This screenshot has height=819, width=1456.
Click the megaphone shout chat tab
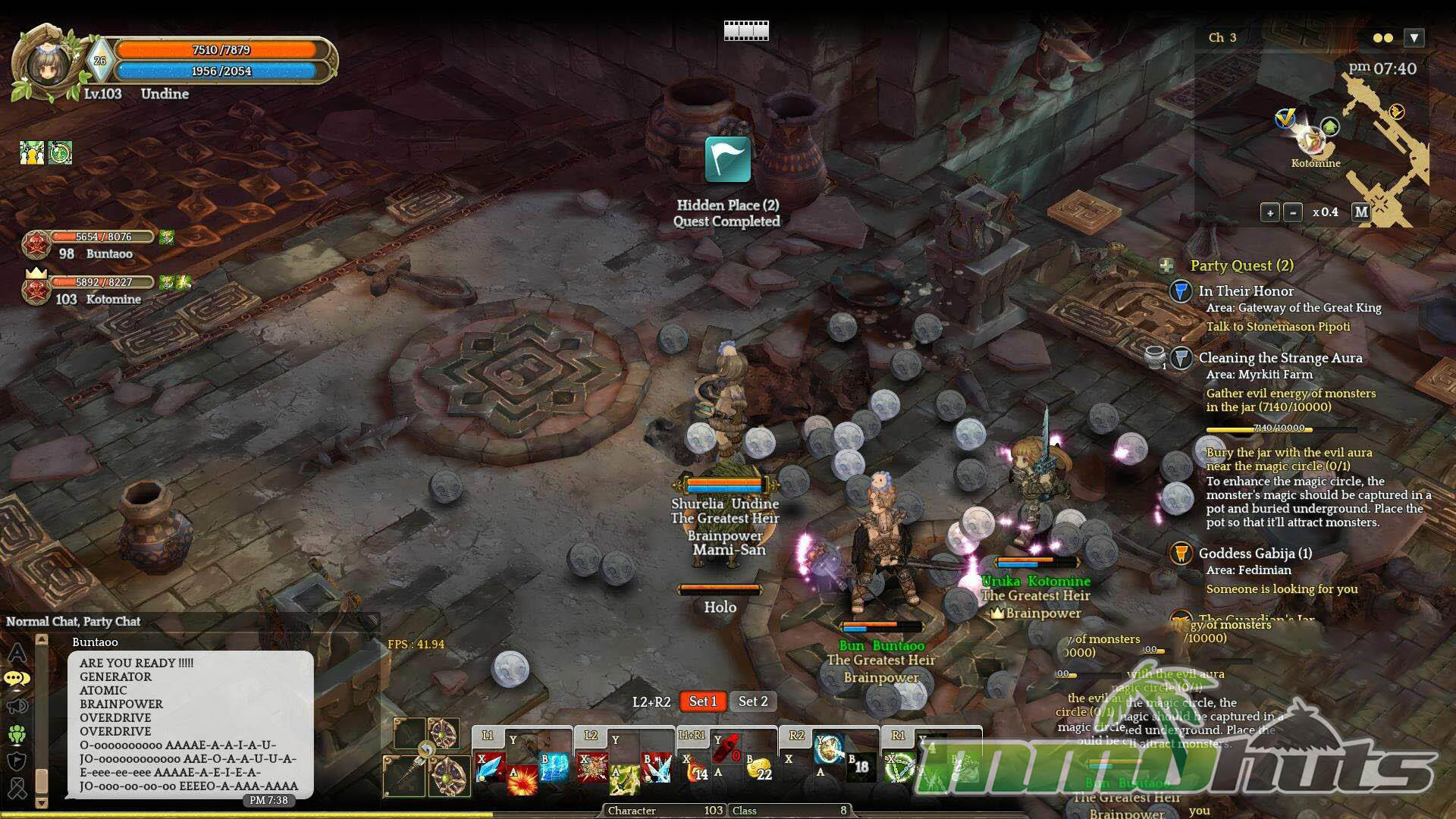coord(17,707)
